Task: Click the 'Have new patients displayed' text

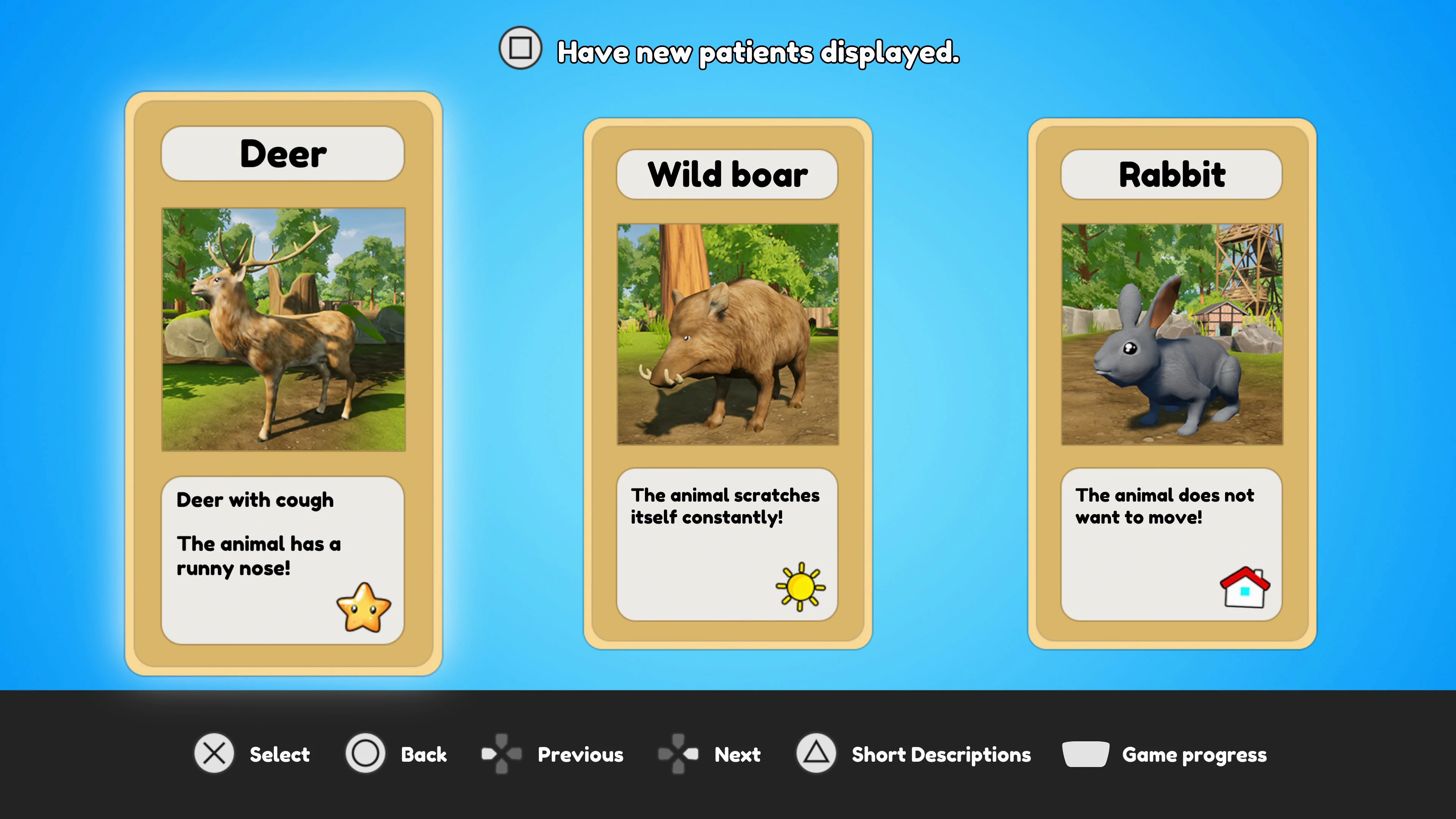Action: (758, 52)
